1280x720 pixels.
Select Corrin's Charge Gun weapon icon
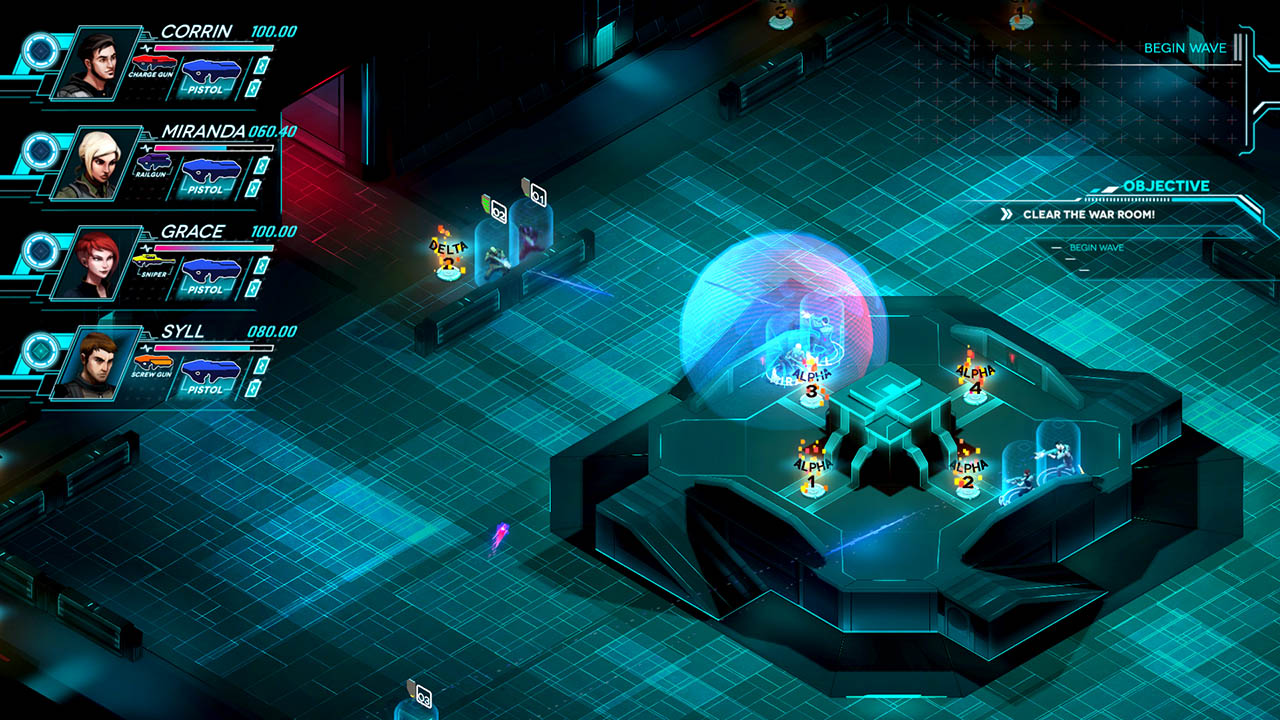[x=152, y=62]
